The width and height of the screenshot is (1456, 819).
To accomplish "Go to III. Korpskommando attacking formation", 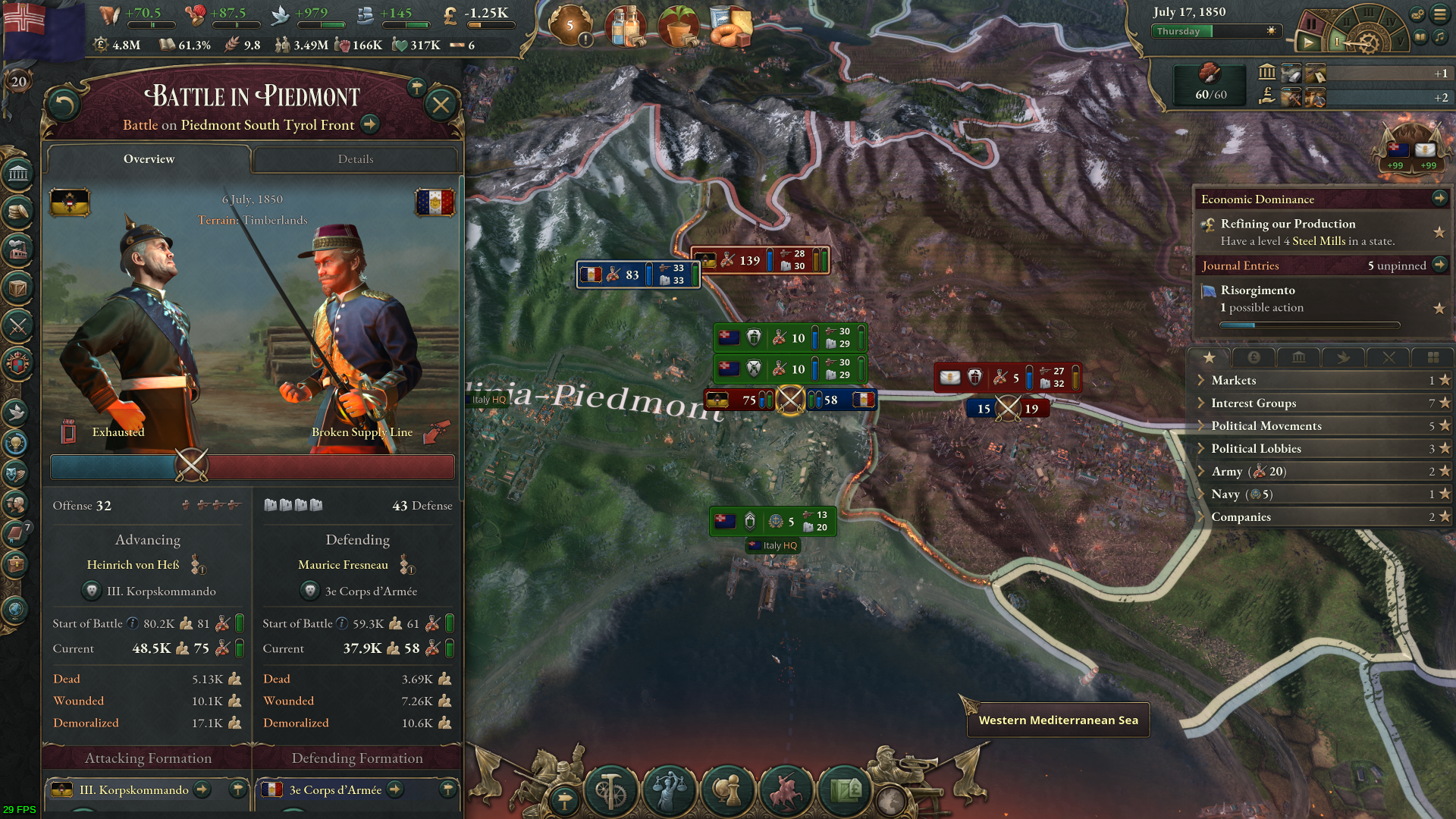I will coord(202,790).
